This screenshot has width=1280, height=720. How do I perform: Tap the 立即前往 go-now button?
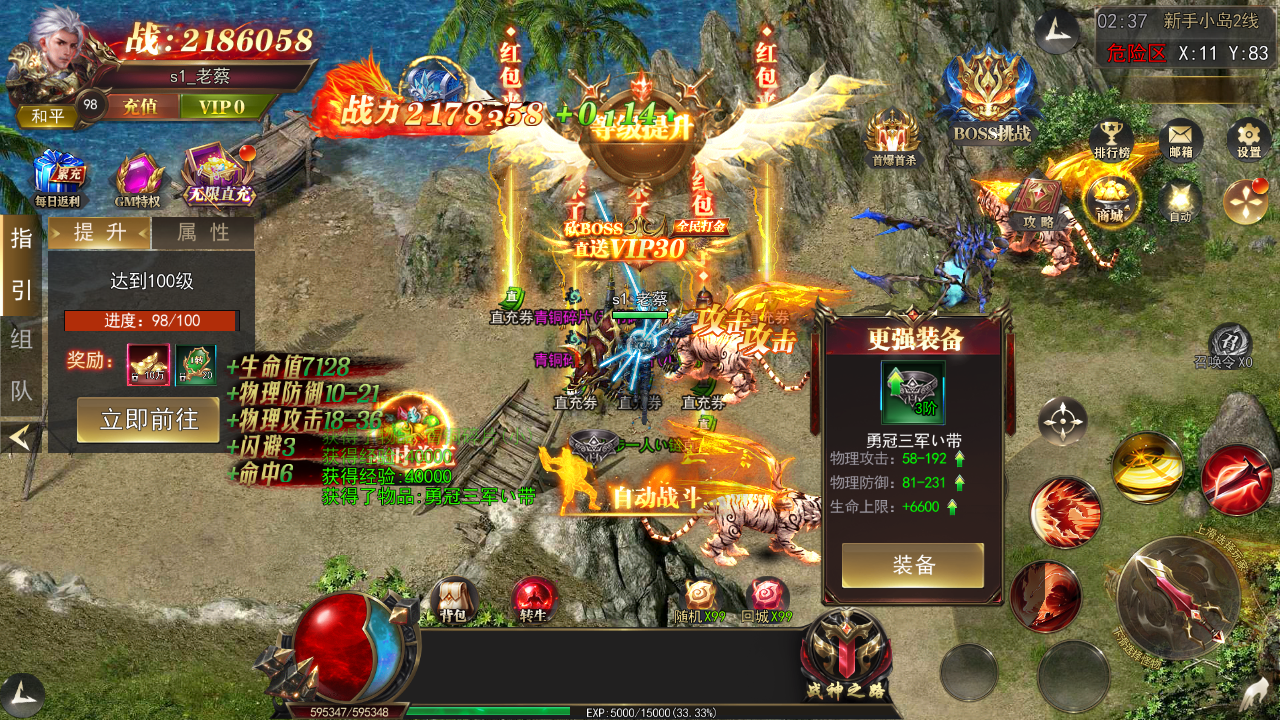tap(148, 419)
